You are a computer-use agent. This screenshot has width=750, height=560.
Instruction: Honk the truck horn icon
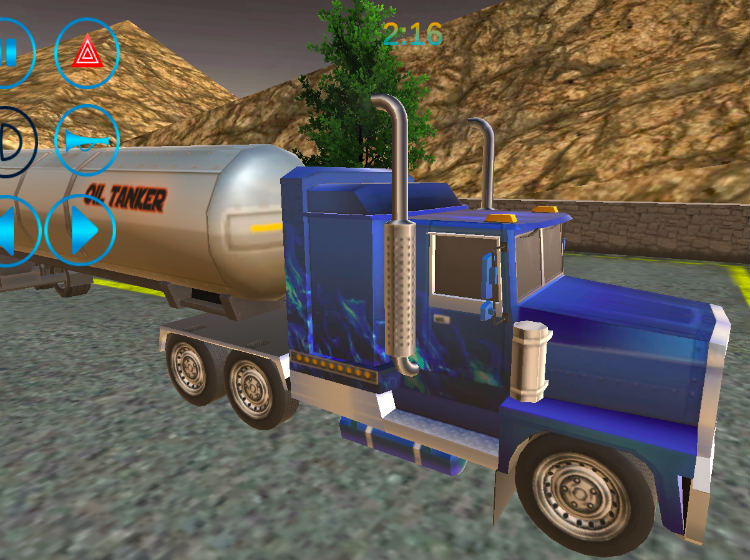87,140
